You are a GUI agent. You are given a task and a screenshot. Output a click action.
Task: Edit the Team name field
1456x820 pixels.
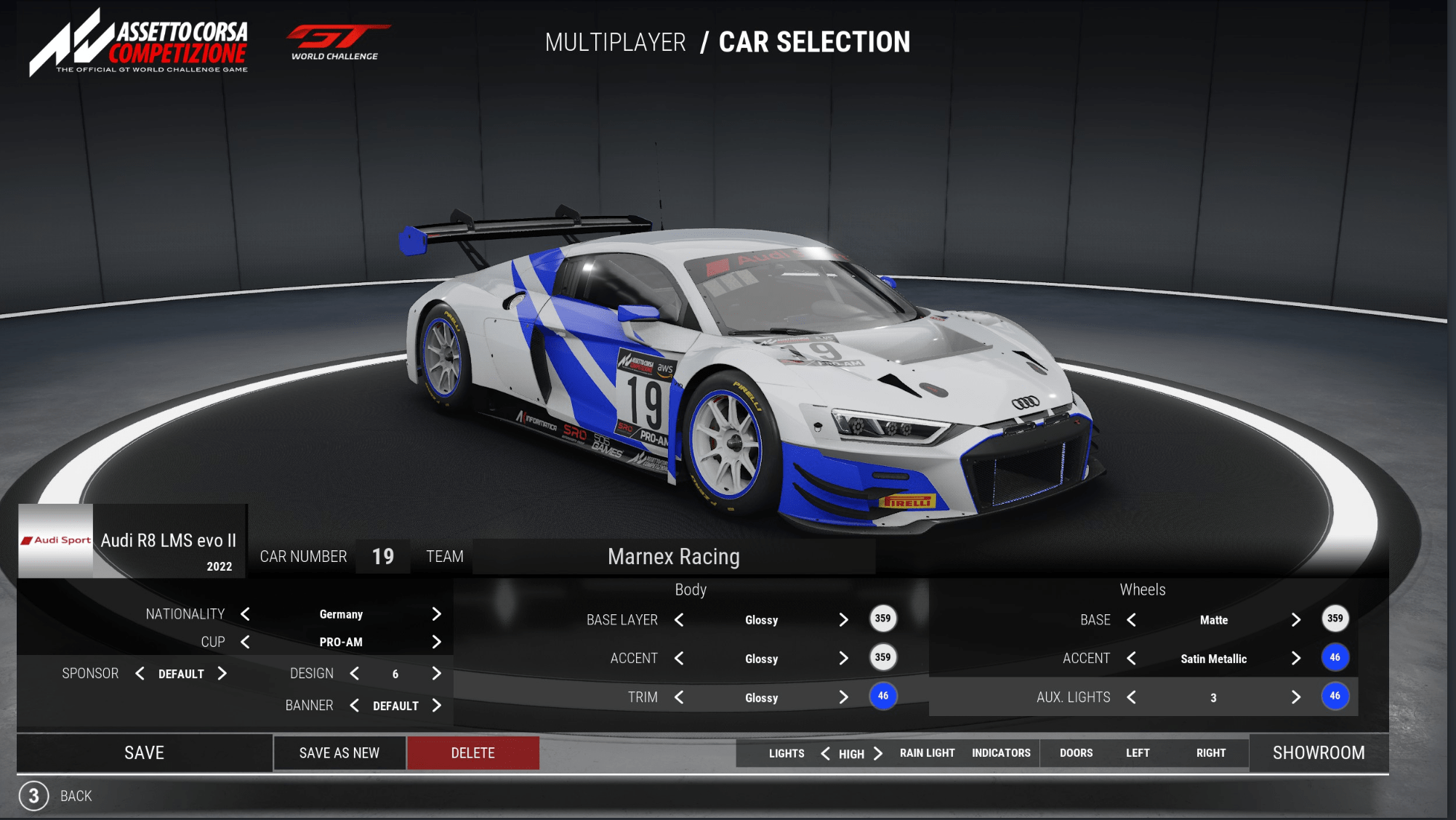673,557
